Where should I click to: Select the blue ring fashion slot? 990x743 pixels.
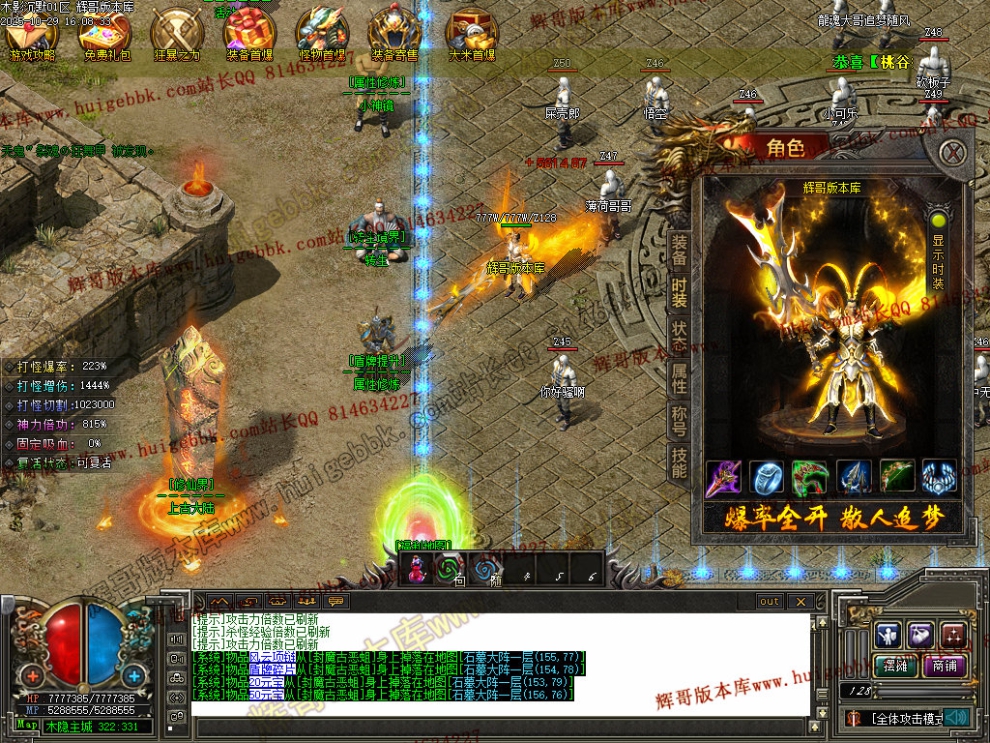tap(767, 479)
